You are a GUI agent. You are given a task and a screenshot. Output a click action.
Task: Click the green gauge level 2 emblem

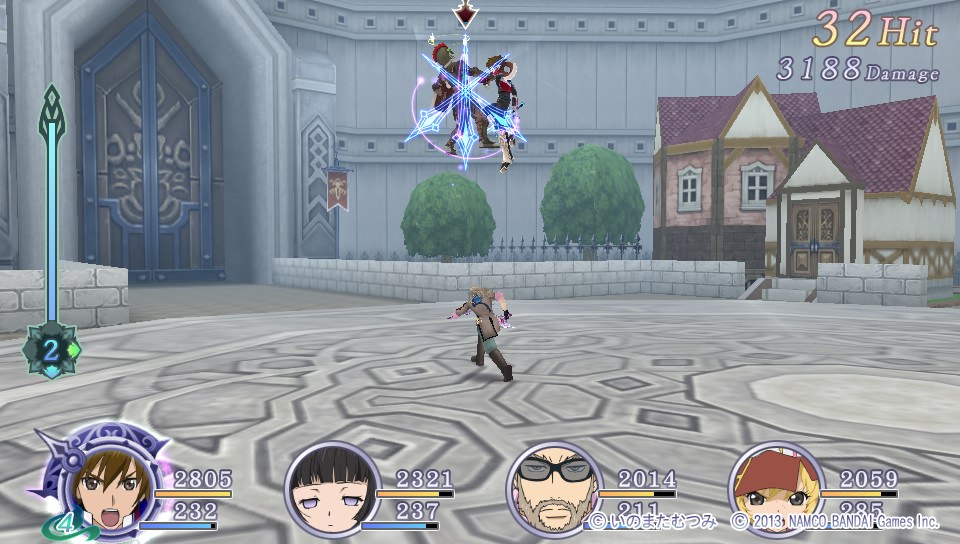click(52, 350)
